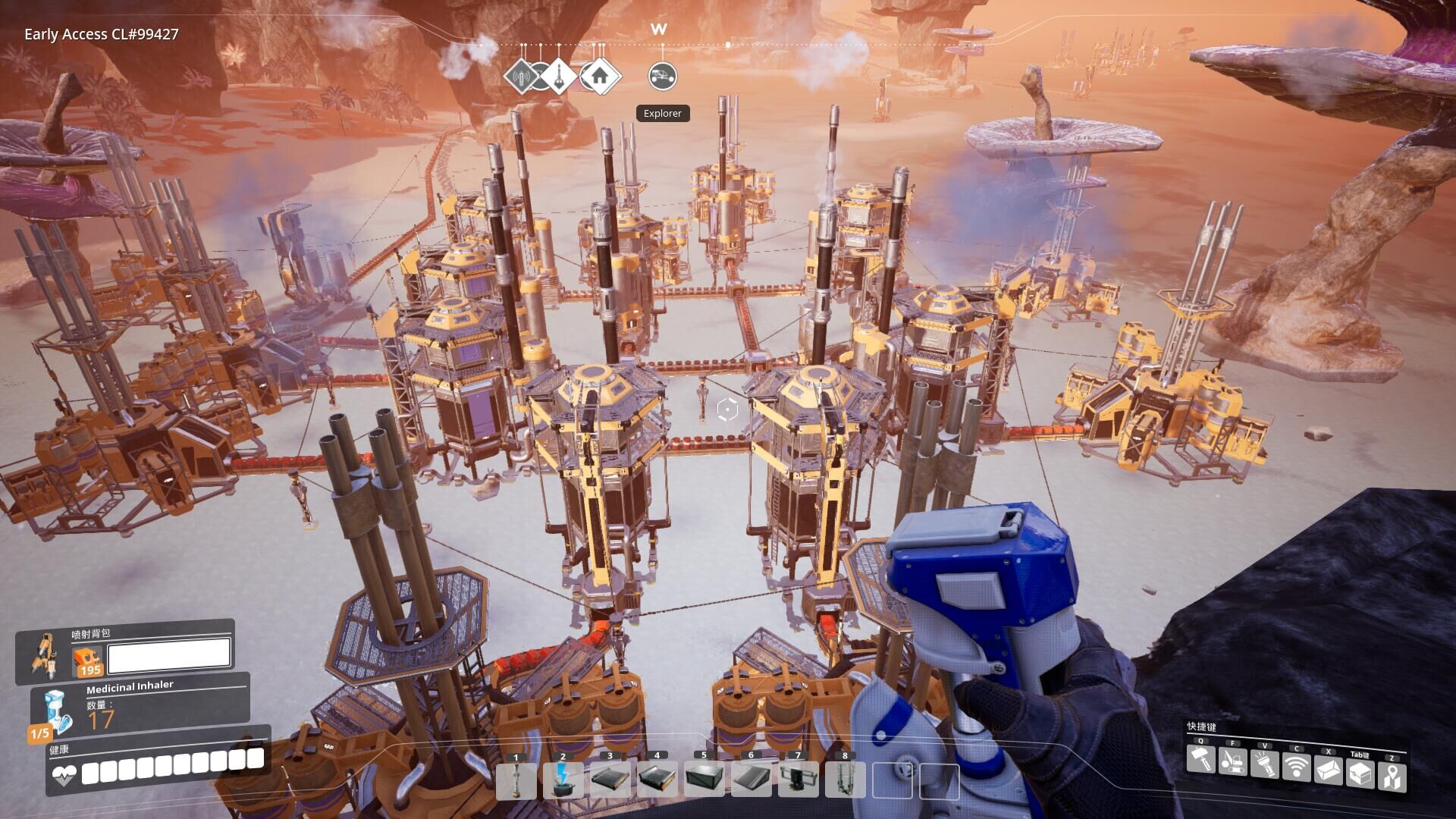Click the Explorer vehicle compass marker
This screenshot has height=819, width=1456.
(663, 77)
